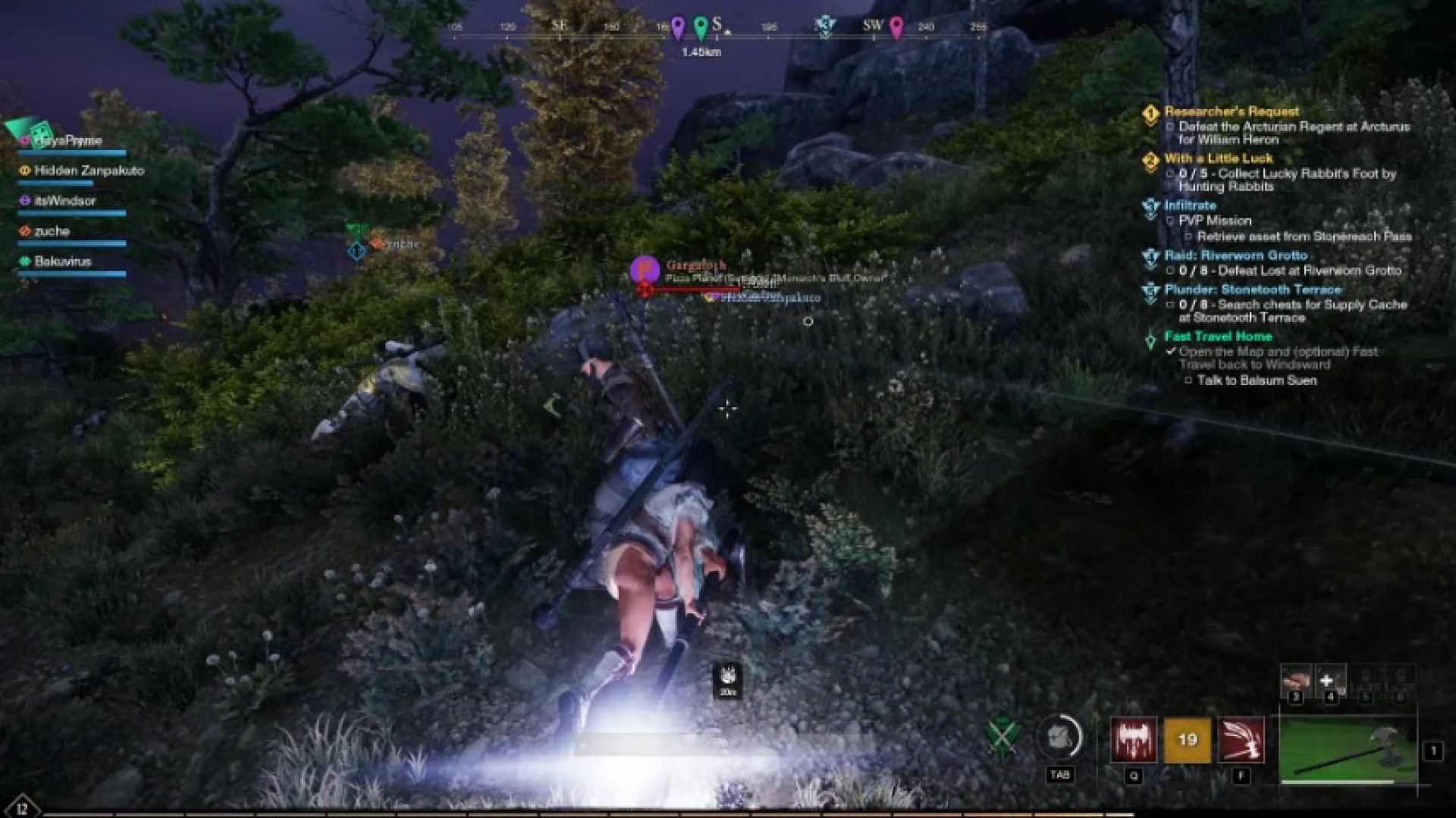Viewport: 1456px width, 818px height.
Task: Check the Retrieve asset from Stonereach Pass box
Action: click(1188, 236)
